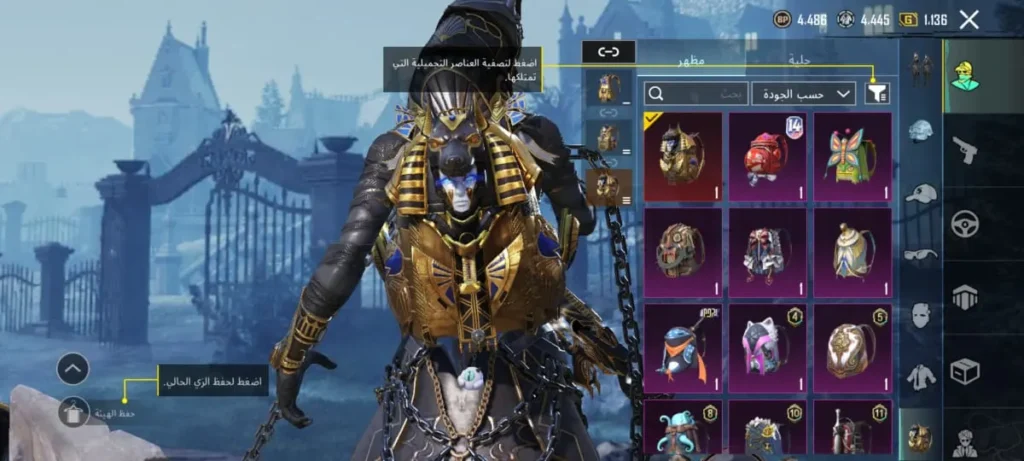
Task: Switch to the glasses category
Action: [x=920, y=254]
